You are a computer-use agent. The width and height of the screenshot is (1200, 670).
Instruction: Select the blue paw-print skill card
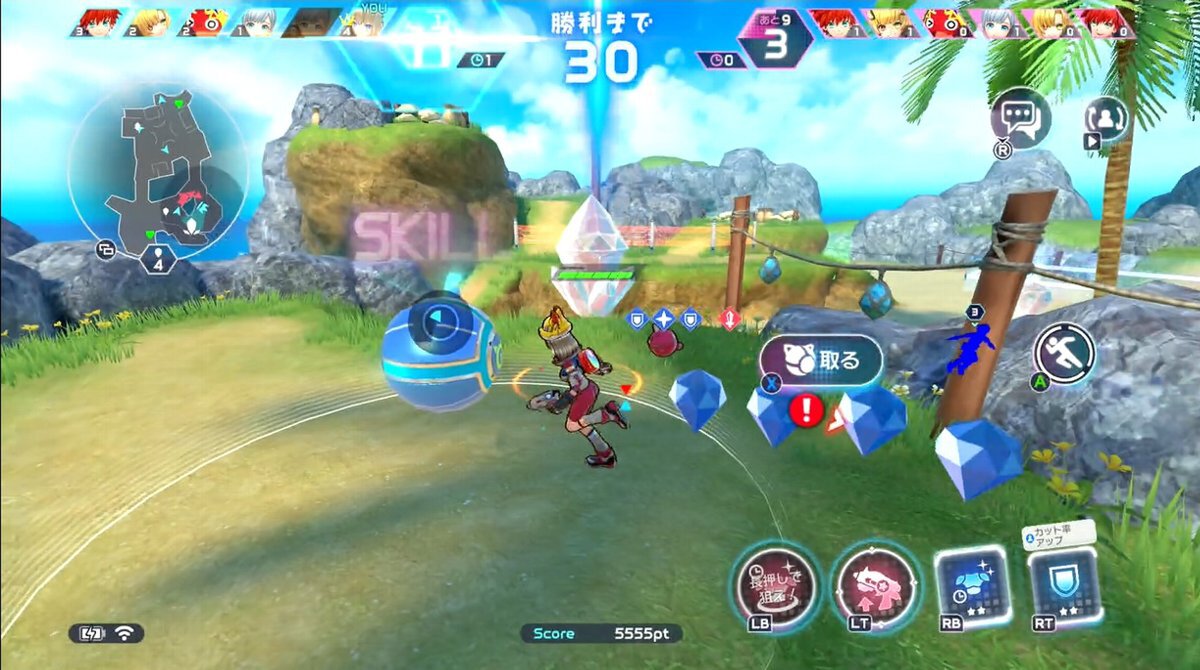click(971, 585)
